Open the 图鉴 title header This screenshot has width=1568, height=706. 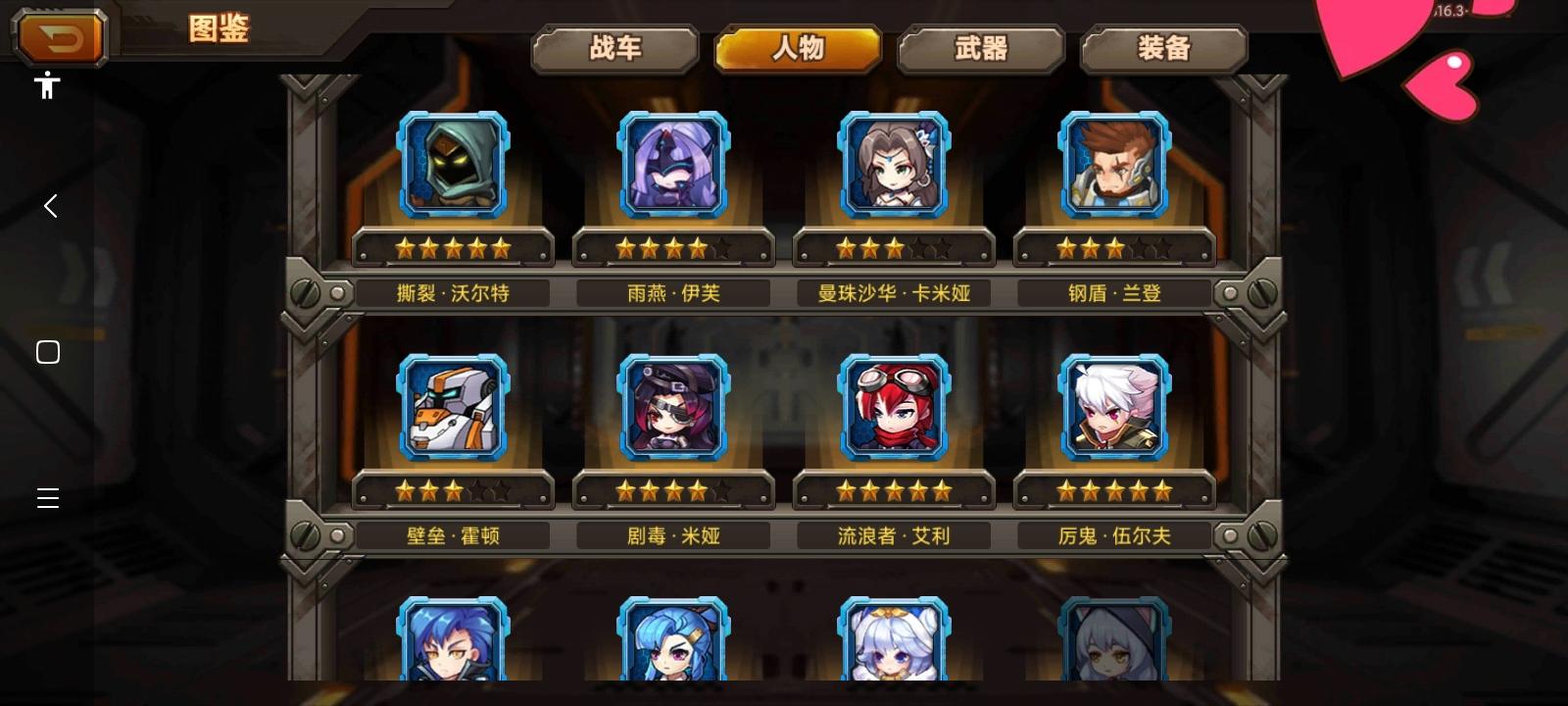[218, 29]
